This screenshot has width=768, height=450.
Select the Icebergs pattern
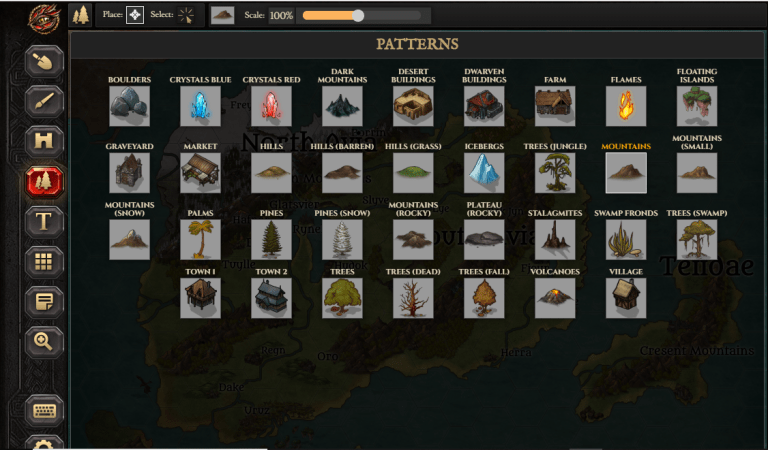tap(484, 173)
